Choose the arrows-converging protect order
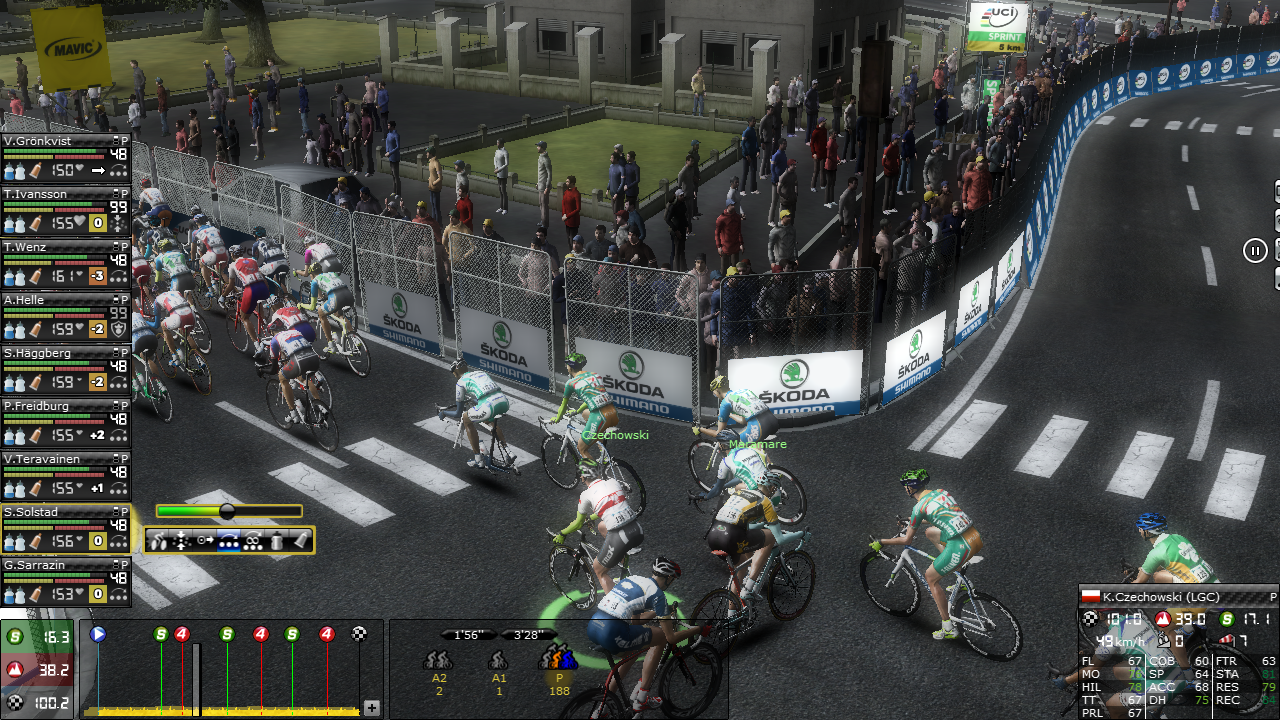This screenshot has width=1280, height=720. click(x=181, y=541)
